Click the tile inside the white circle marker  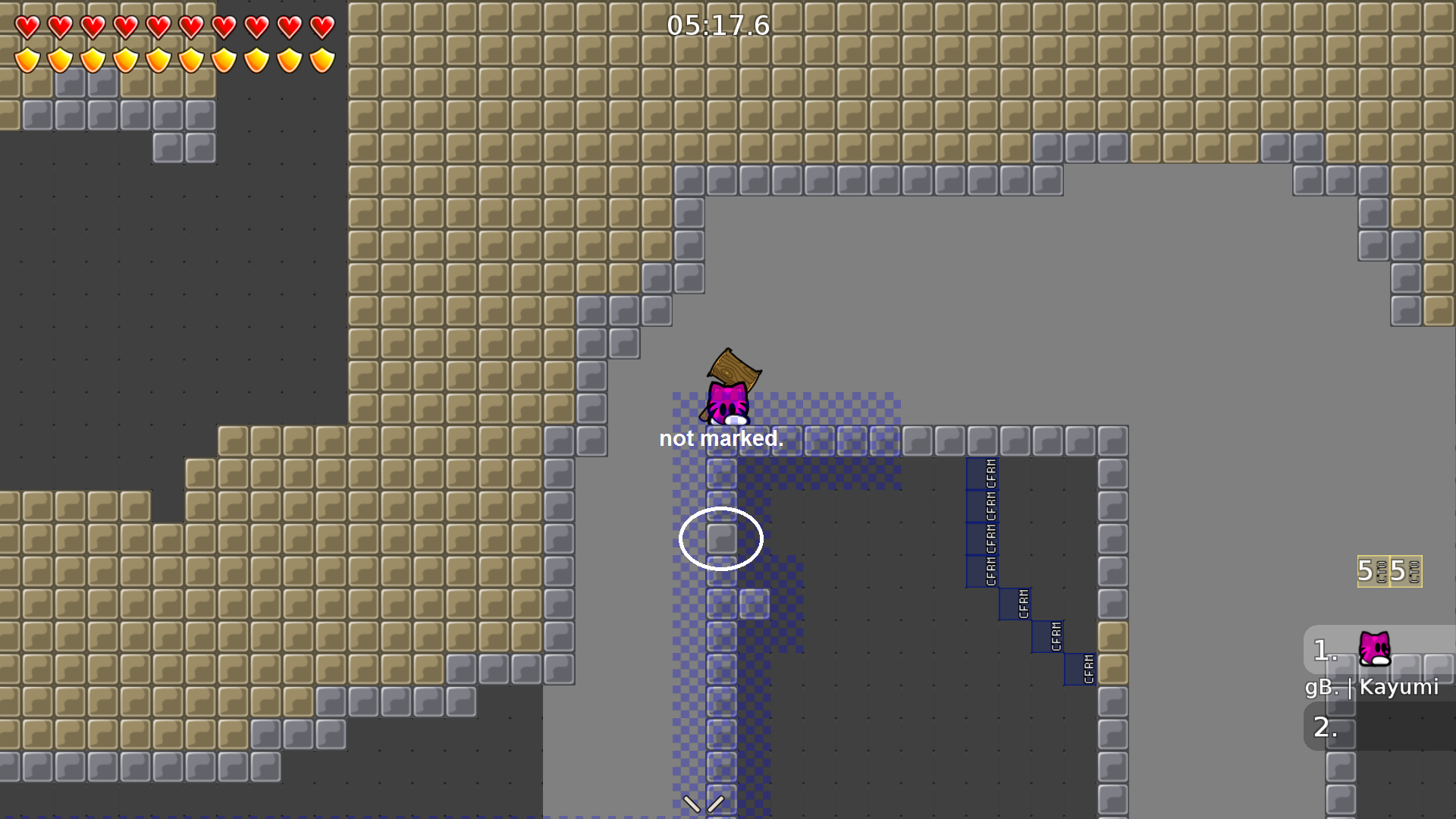pyautogui.click(x=720, y=537)
